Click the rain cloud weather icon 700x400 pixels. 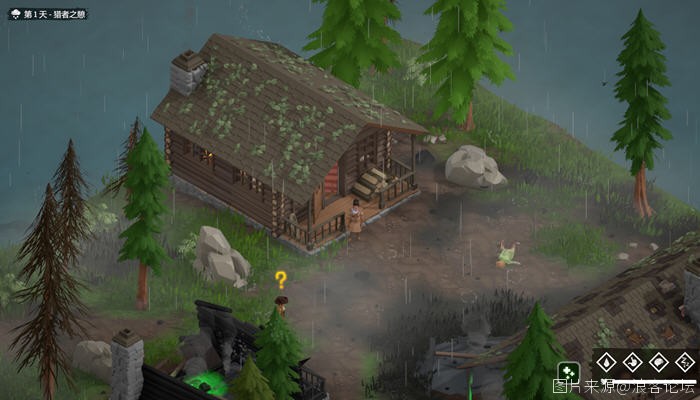17,15
